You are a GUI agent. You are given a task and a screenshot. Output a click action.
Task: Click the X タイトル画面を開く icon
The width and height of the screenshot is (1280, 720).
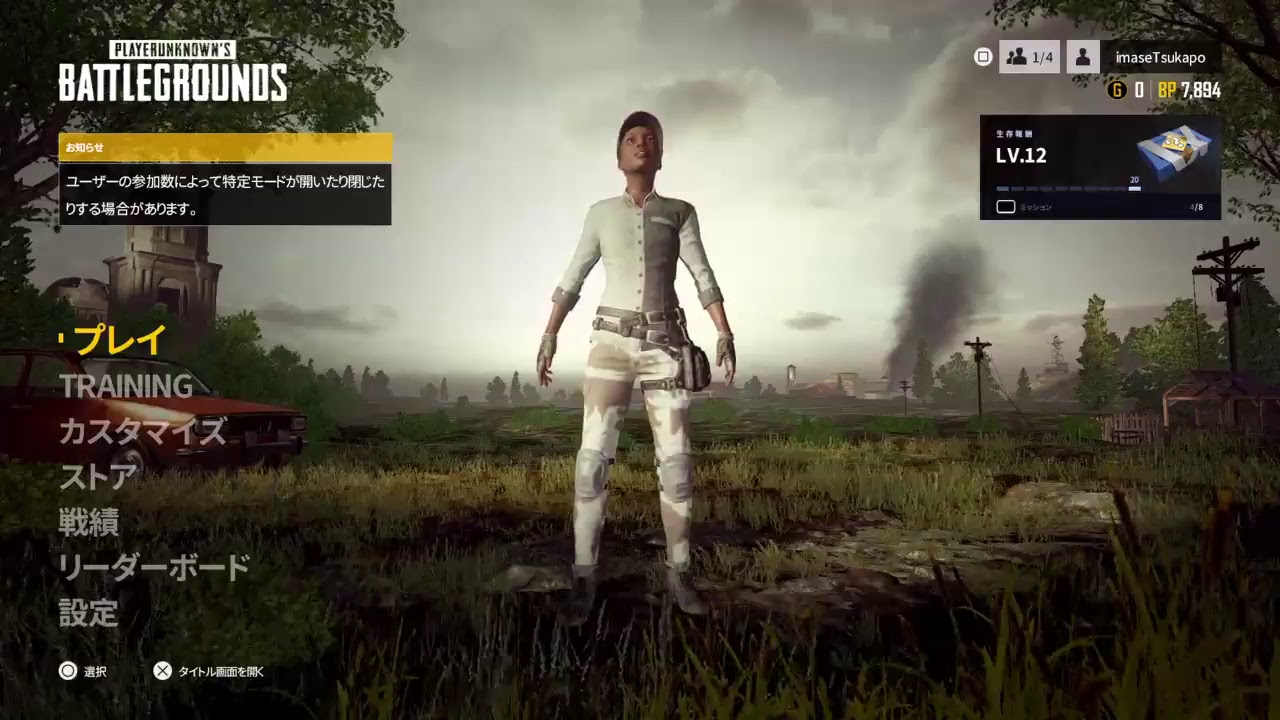click(x=162, y=671)
